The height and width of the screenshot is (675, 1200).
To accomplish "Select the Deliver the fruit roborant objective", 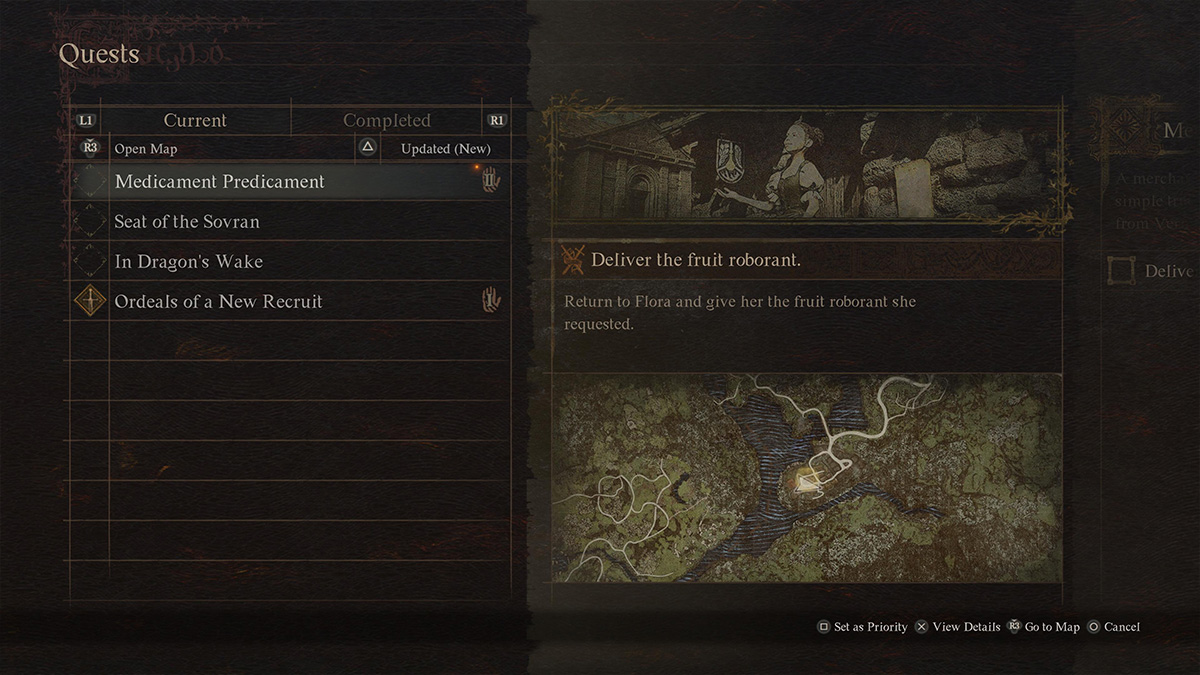I will point(696,260).
